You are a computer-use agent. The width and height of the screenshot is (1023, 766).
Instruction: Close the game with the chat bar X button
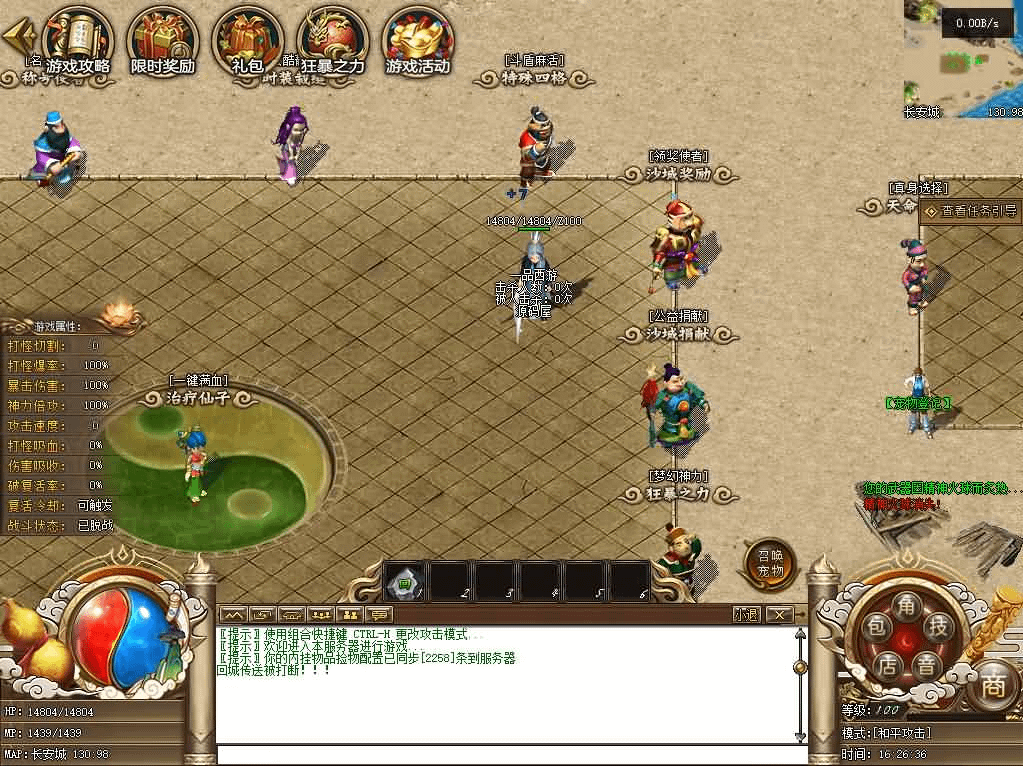(779, 614)
